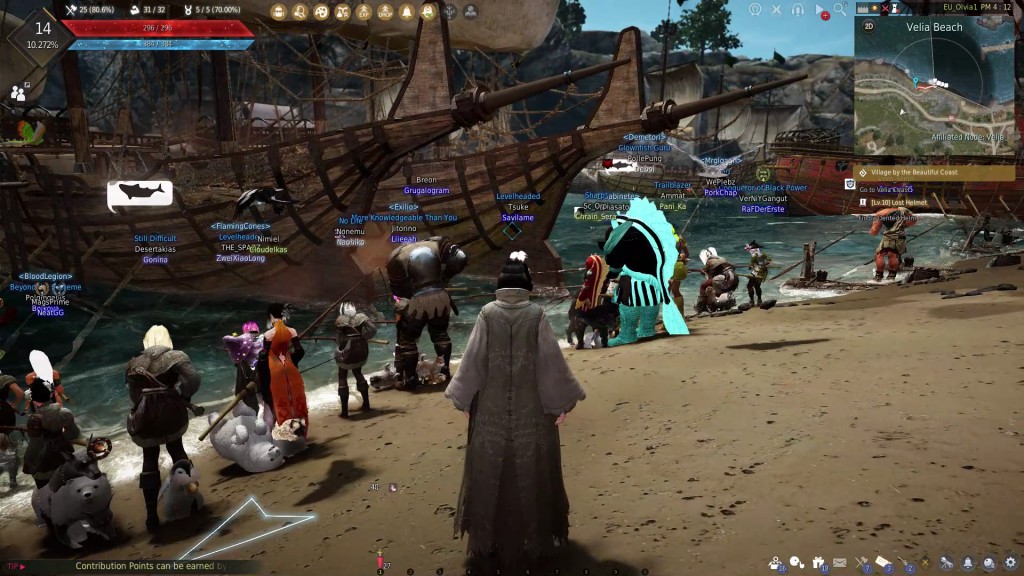
Task: Click the Contribution Points tip message
Action: pyautogui.click(x=150, y=566)
